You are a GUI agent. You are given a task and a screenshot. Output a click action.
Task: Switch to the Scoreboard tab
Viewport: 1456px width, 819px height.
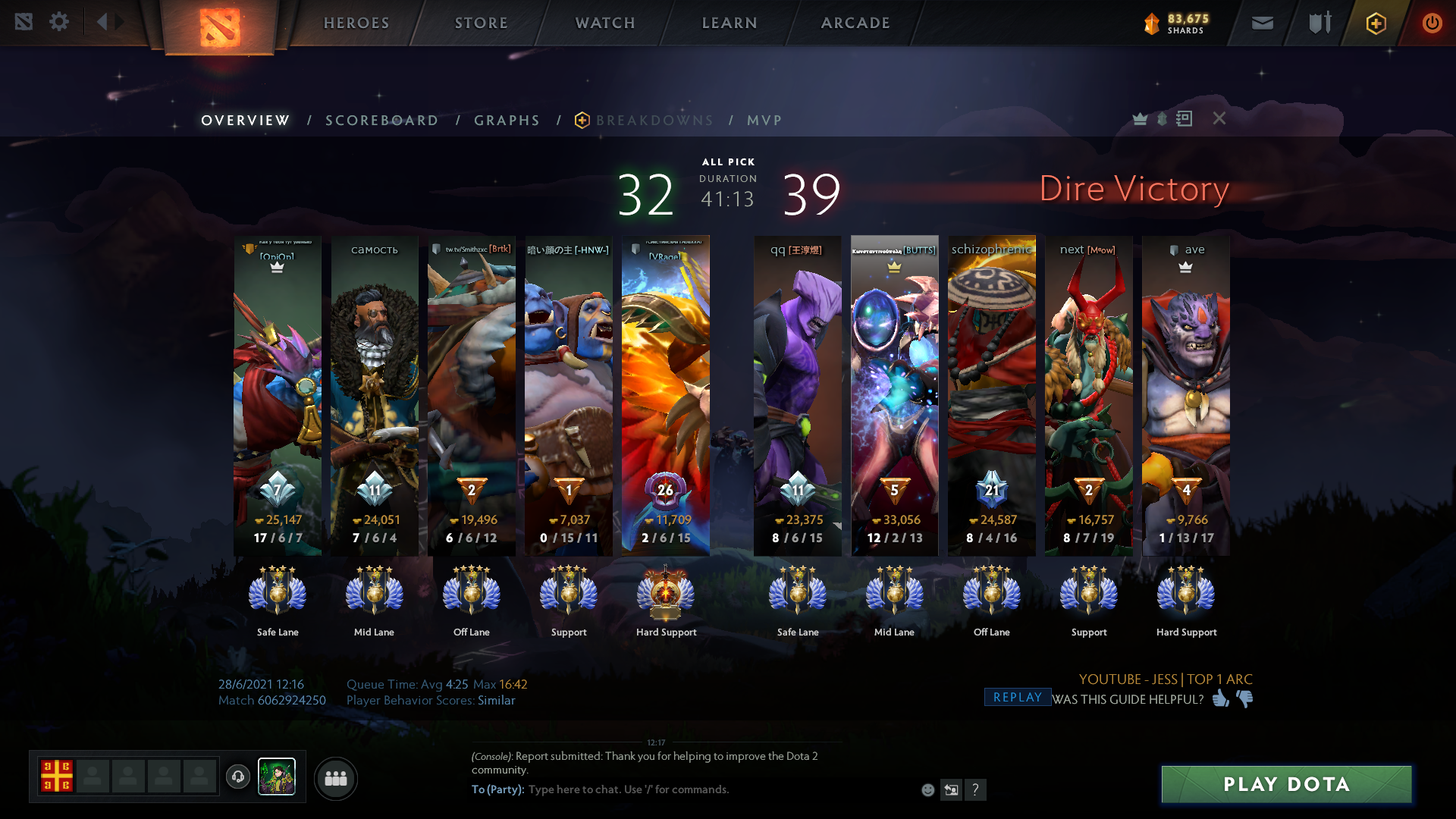381,121
